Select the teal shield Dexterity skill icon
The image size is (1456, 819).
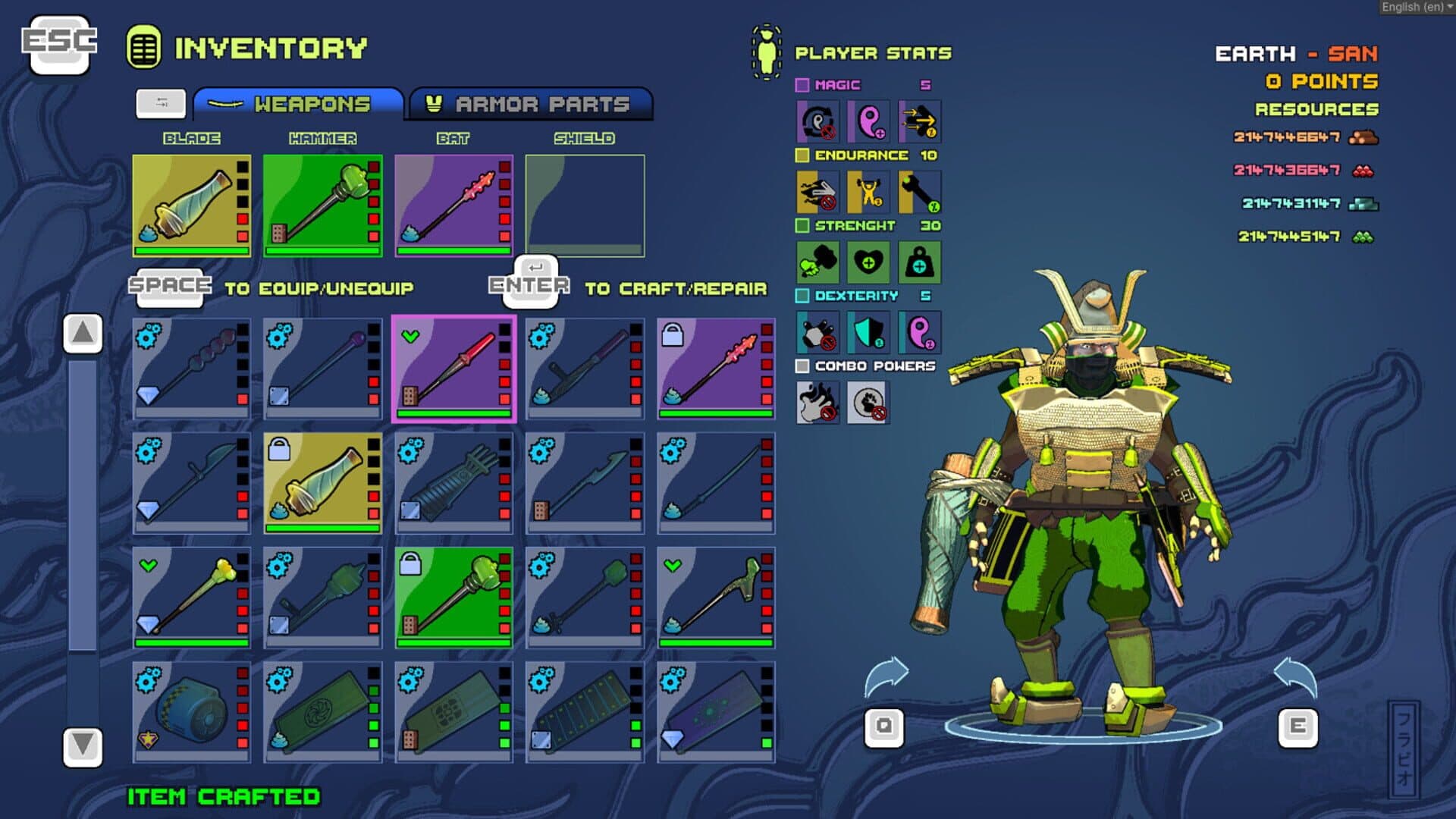point(868,332)
